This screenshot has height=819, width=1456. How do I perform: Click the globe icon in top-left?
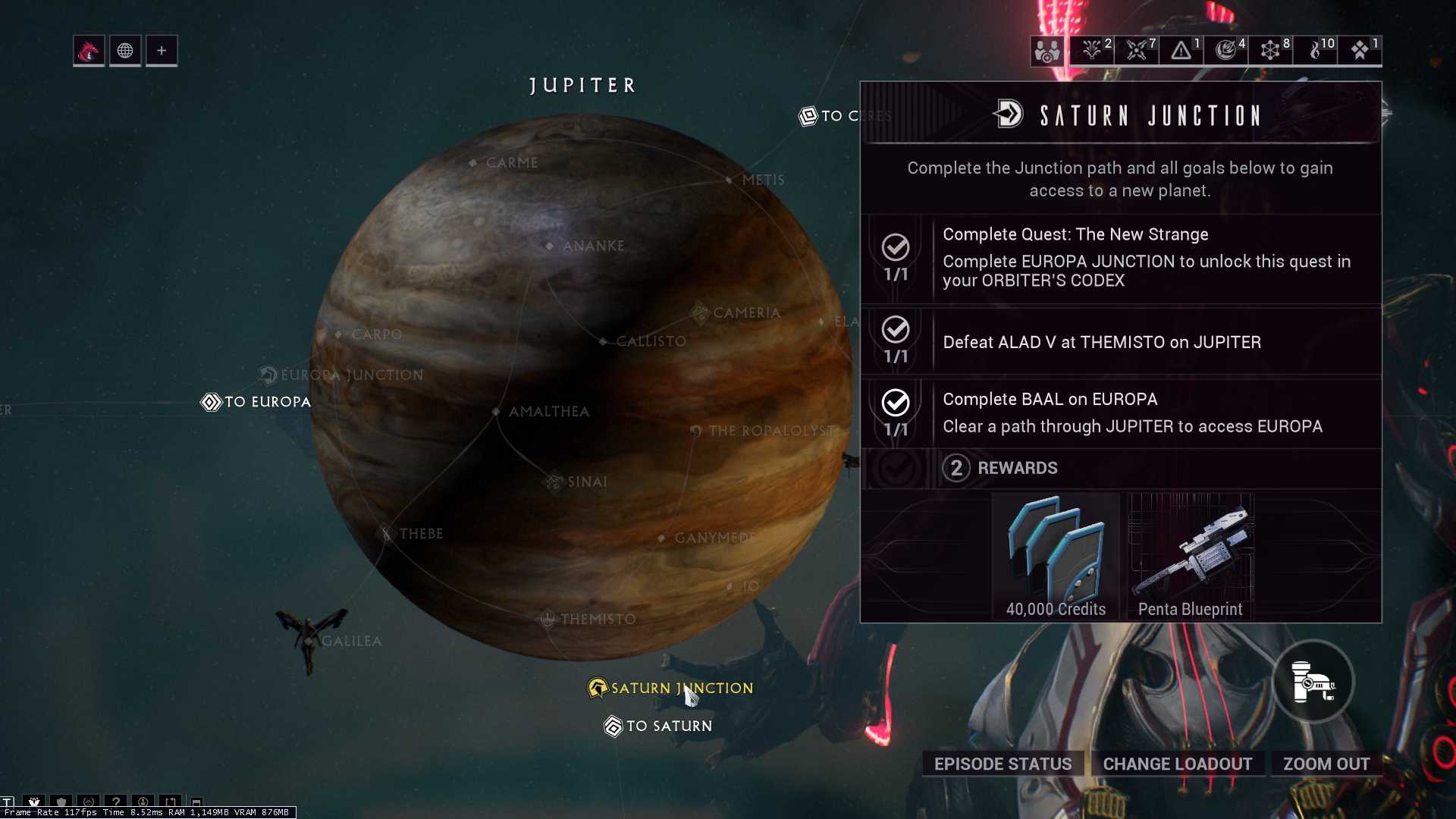[x=125, y=50]
